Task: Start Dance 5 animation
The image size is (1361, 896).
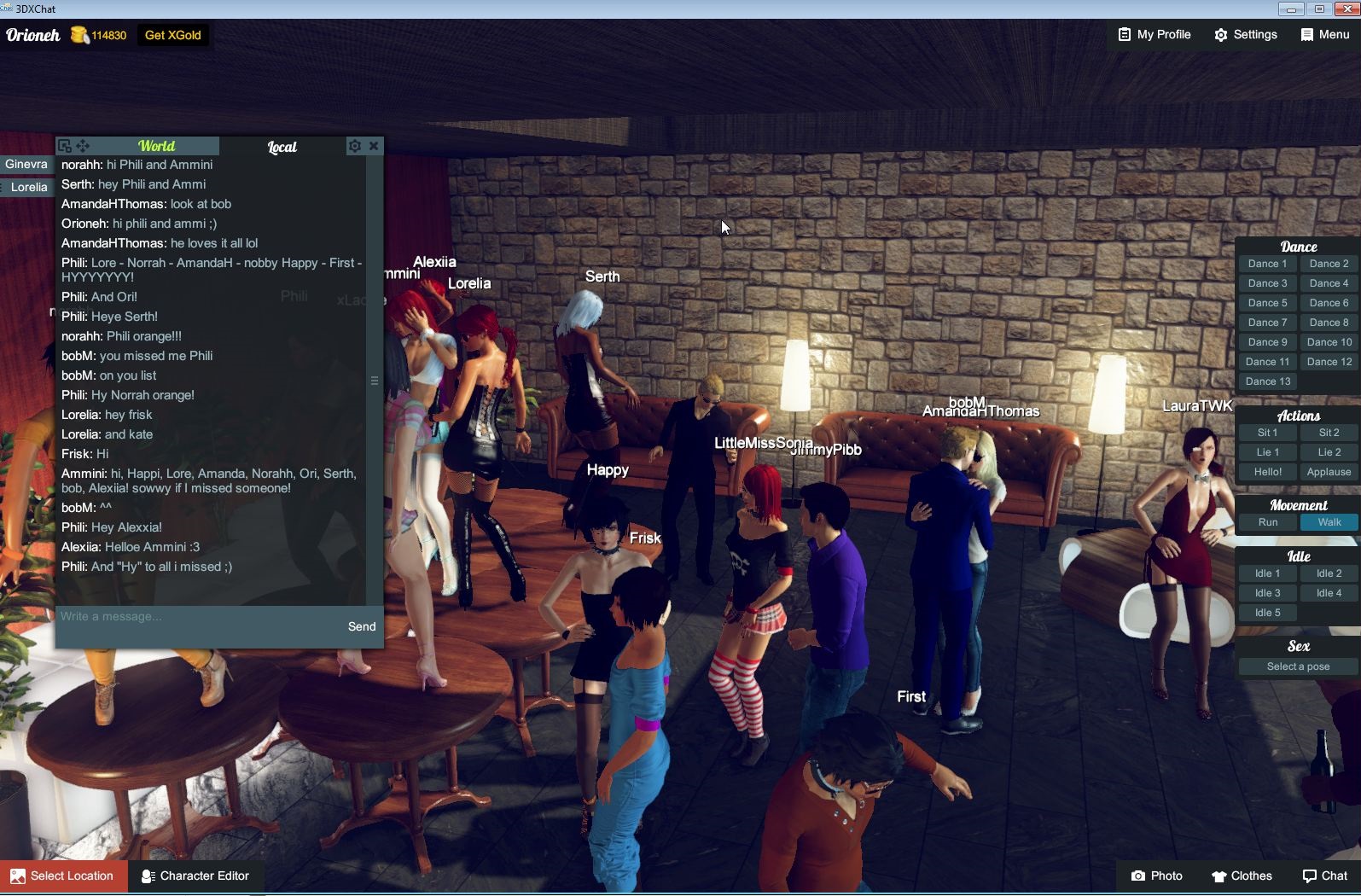Action: pos(1266,302)
